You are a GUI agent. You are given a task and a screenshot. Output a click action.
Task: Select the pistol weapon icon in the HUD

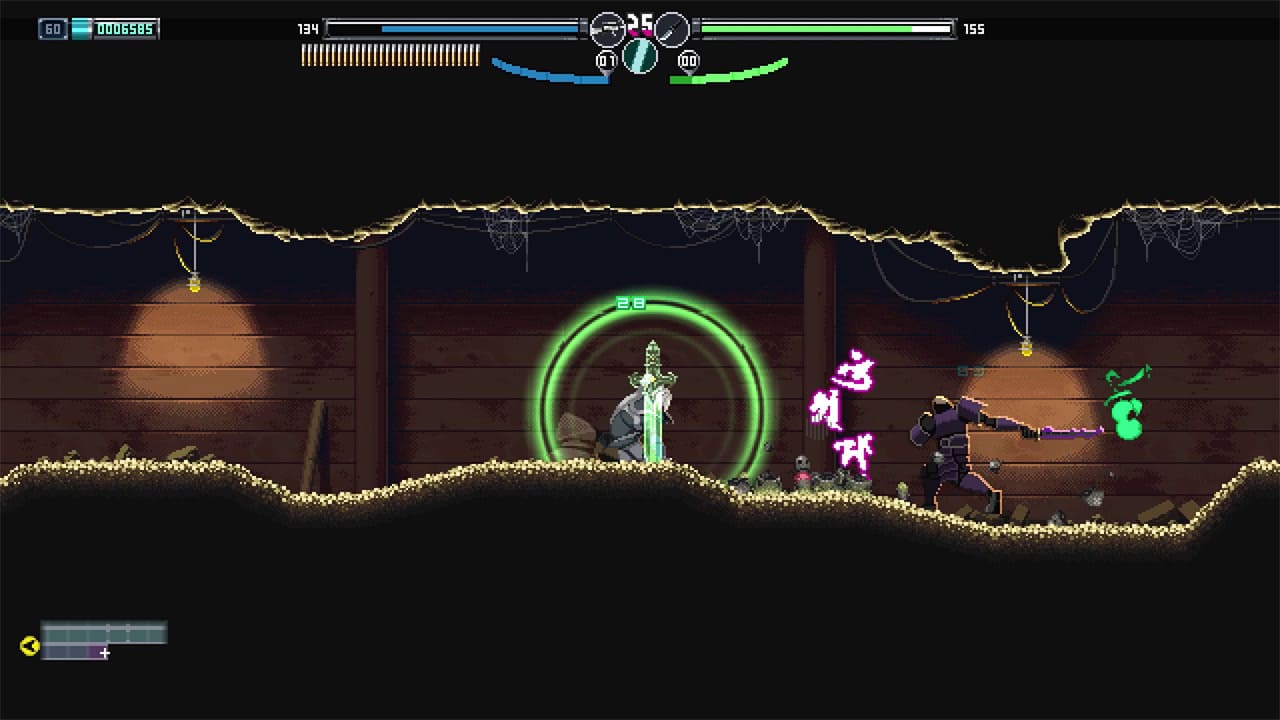[x=606, y=28]
